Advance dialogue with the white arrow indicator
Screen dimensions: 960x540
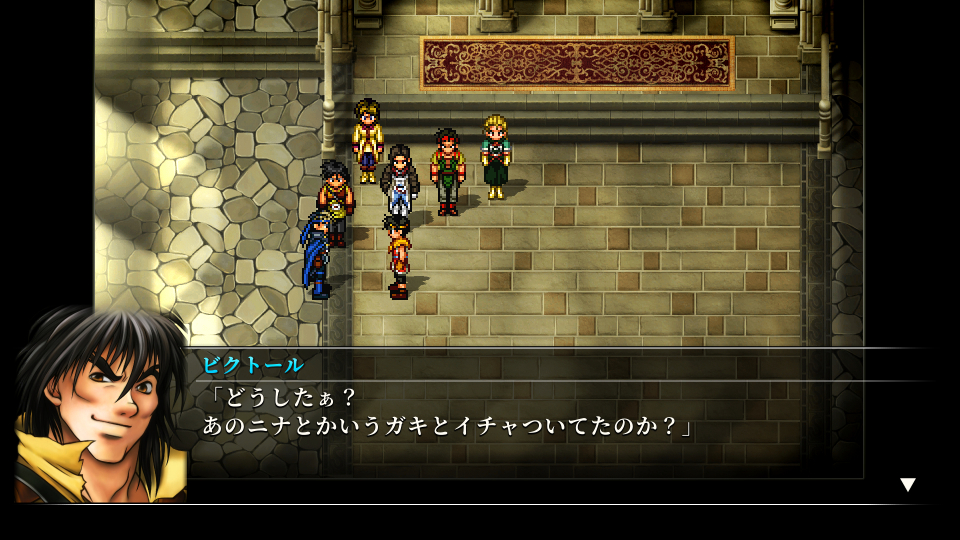(907, 485)
